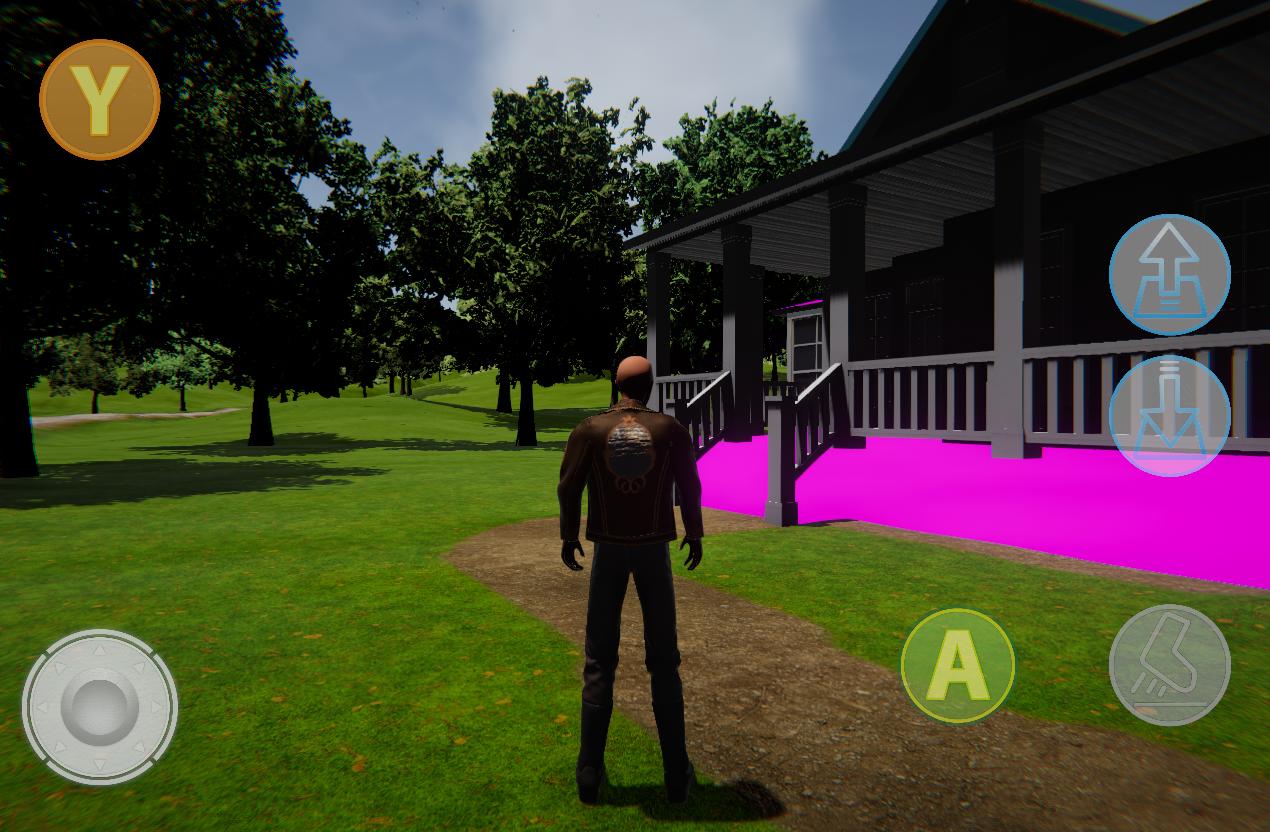Viewport: 1270px width, 832px height.
Task: Activate the upward arrow button
Action: [1169, 274]
